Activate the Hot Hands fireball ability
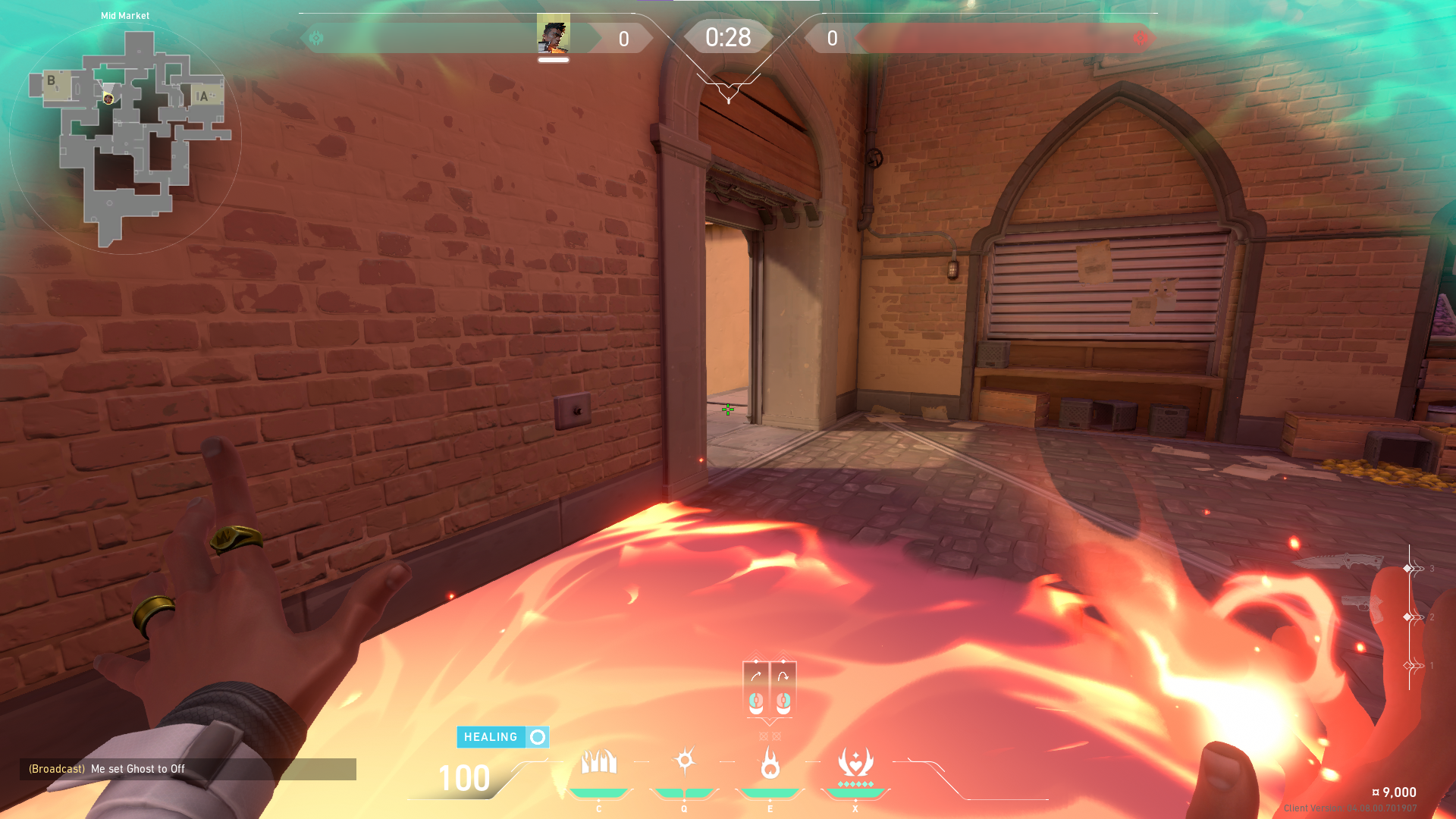1456x819 pixels. click(770, 763)
